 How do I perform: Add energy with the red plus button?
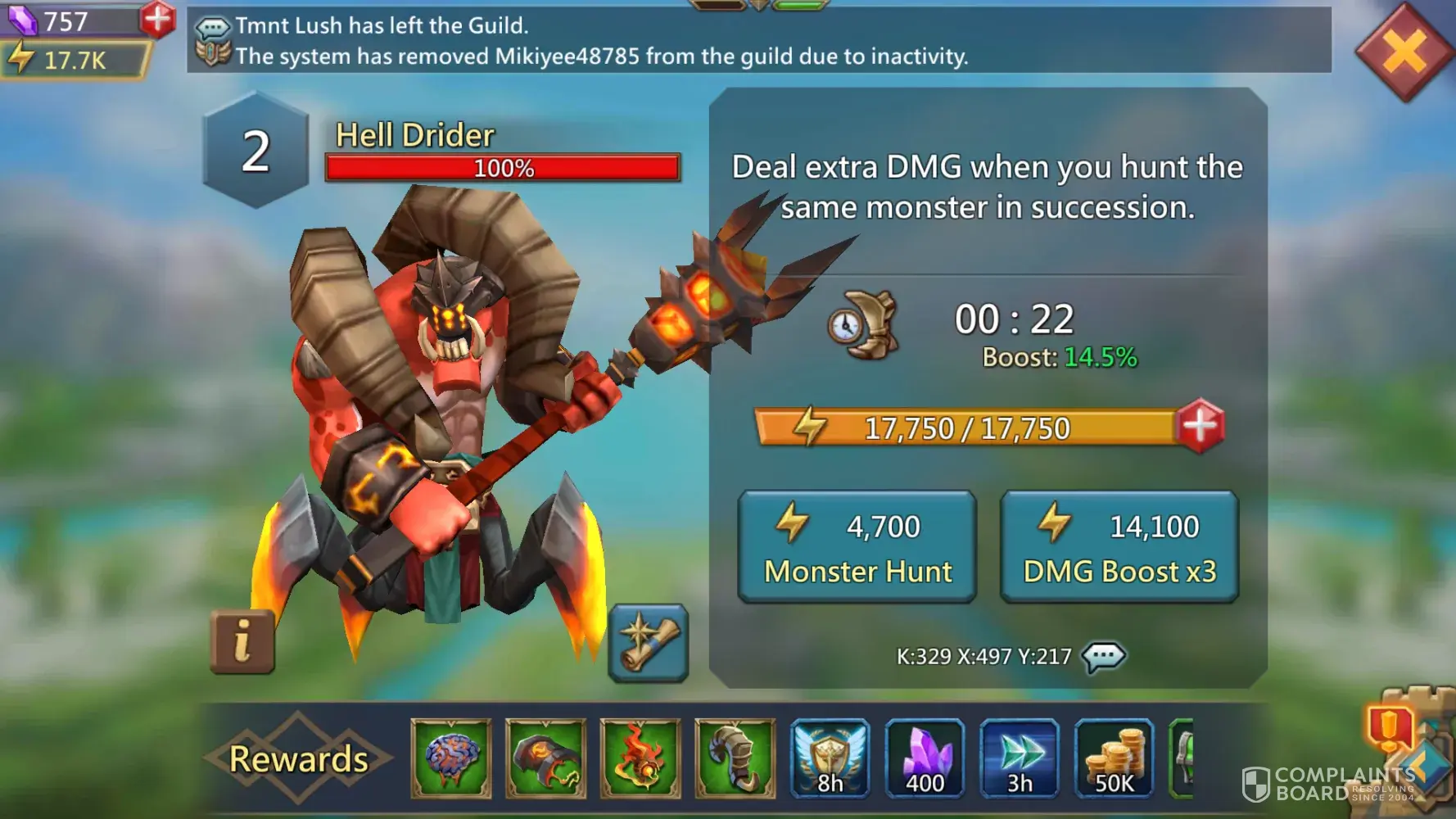(x=1200, y=426)
